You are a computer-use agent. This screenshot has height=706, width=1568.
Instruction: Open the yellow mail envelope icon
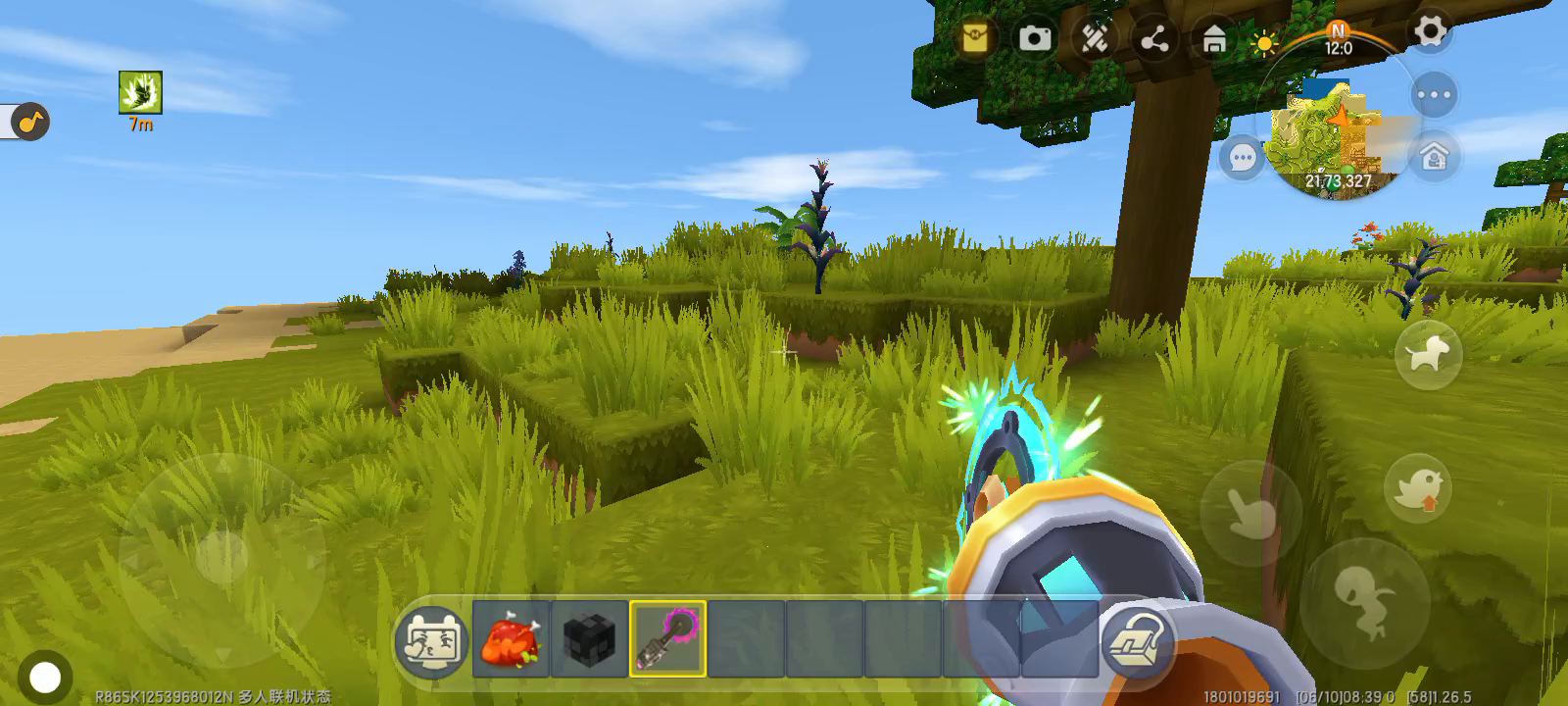(x=975, y=38)
